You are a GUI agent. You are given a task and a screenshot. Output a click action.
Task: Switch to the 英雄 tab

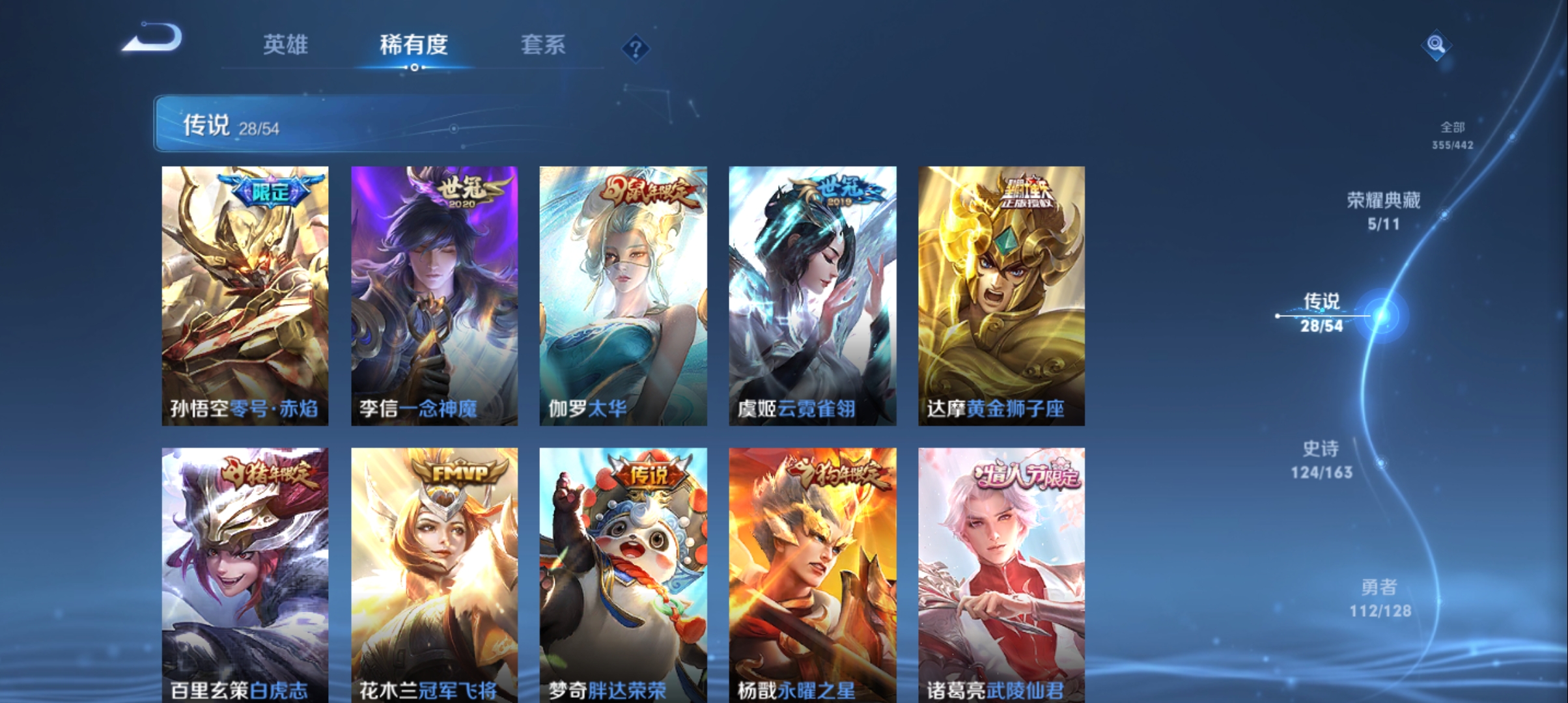pyautogui.click(x=287, y=44)
